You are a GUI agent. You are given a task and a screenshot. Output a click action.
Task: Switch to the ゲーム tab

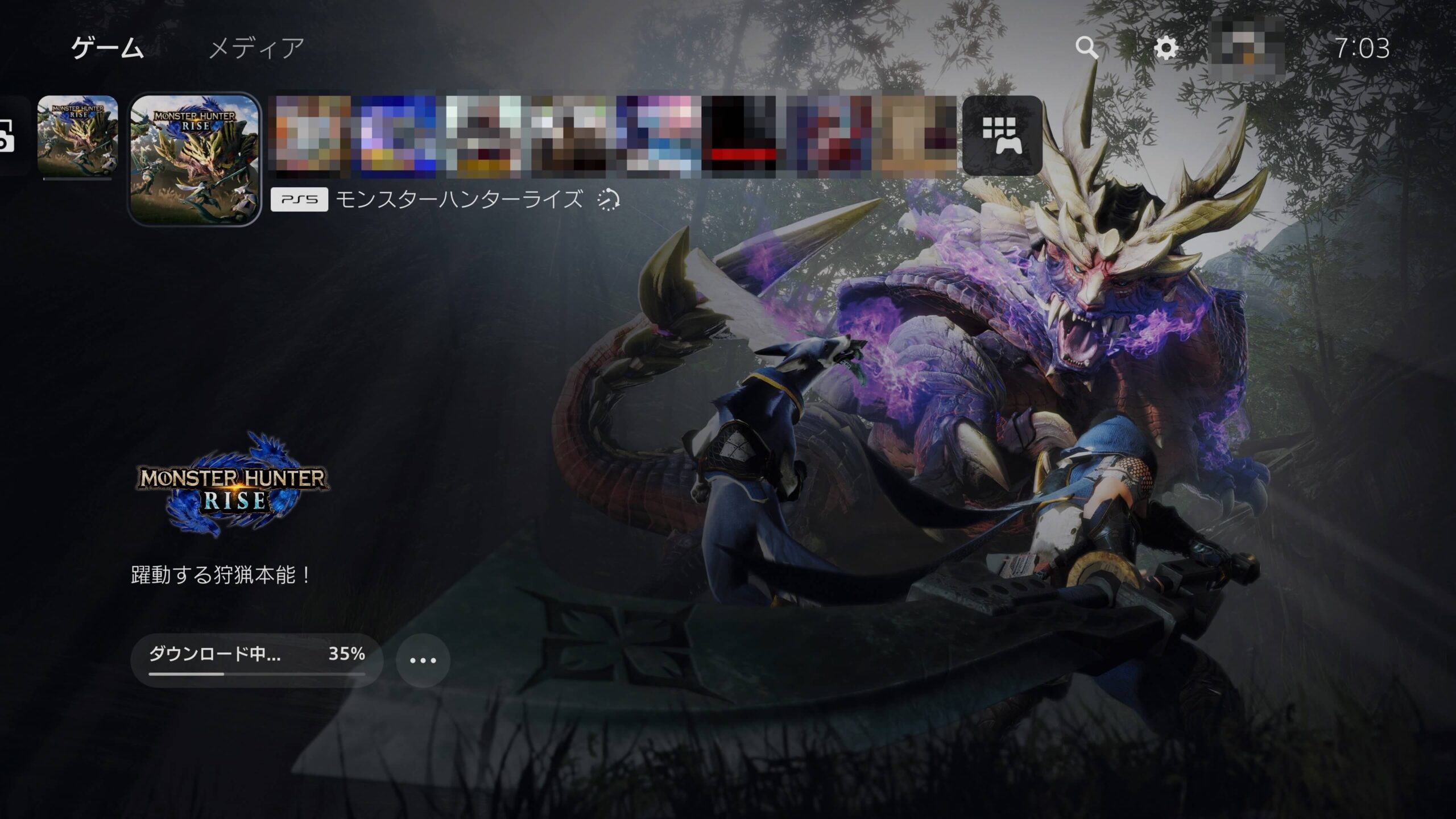107,48
